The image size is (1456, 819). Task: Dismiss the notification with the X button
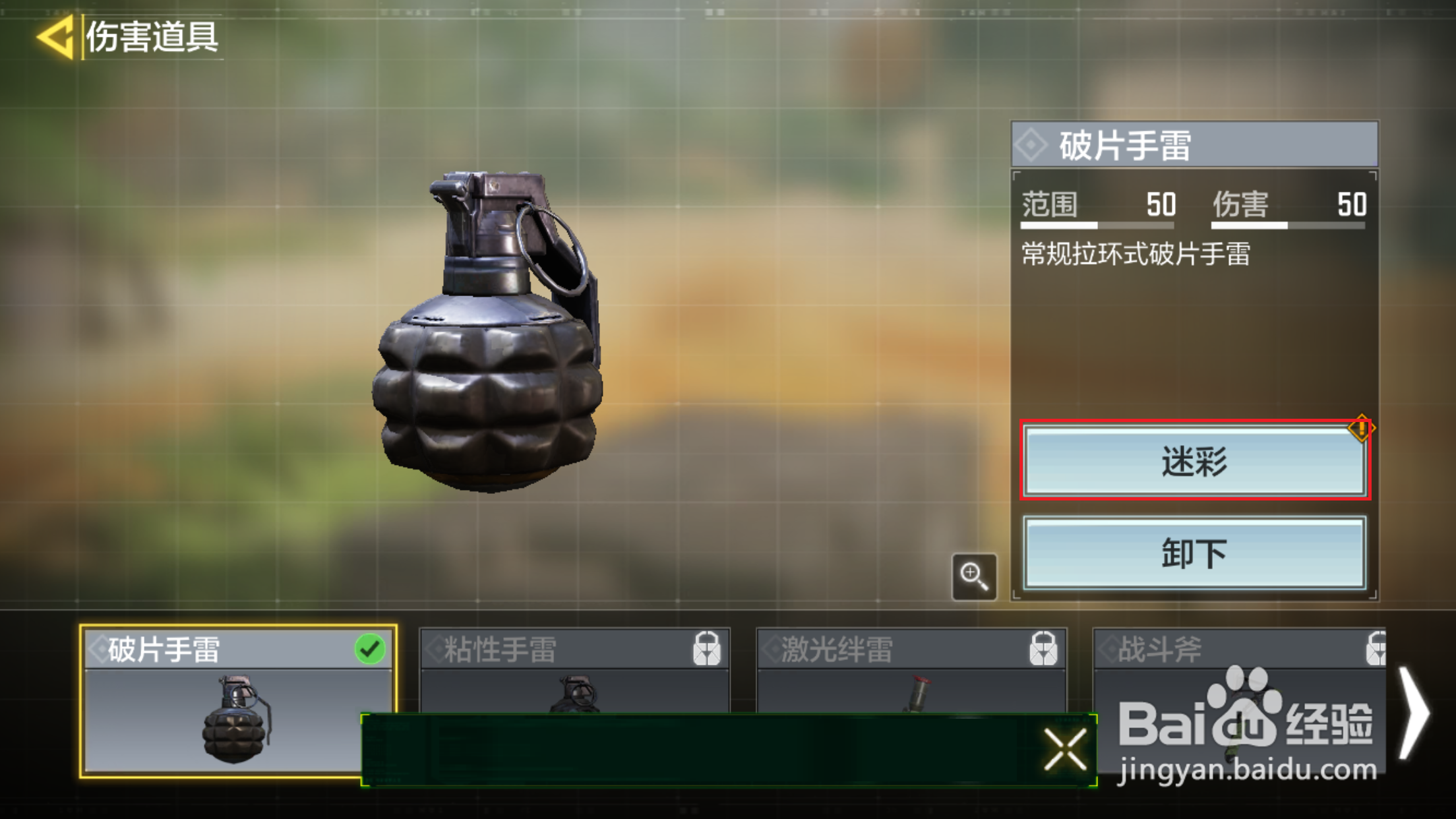pos(1065,748)
